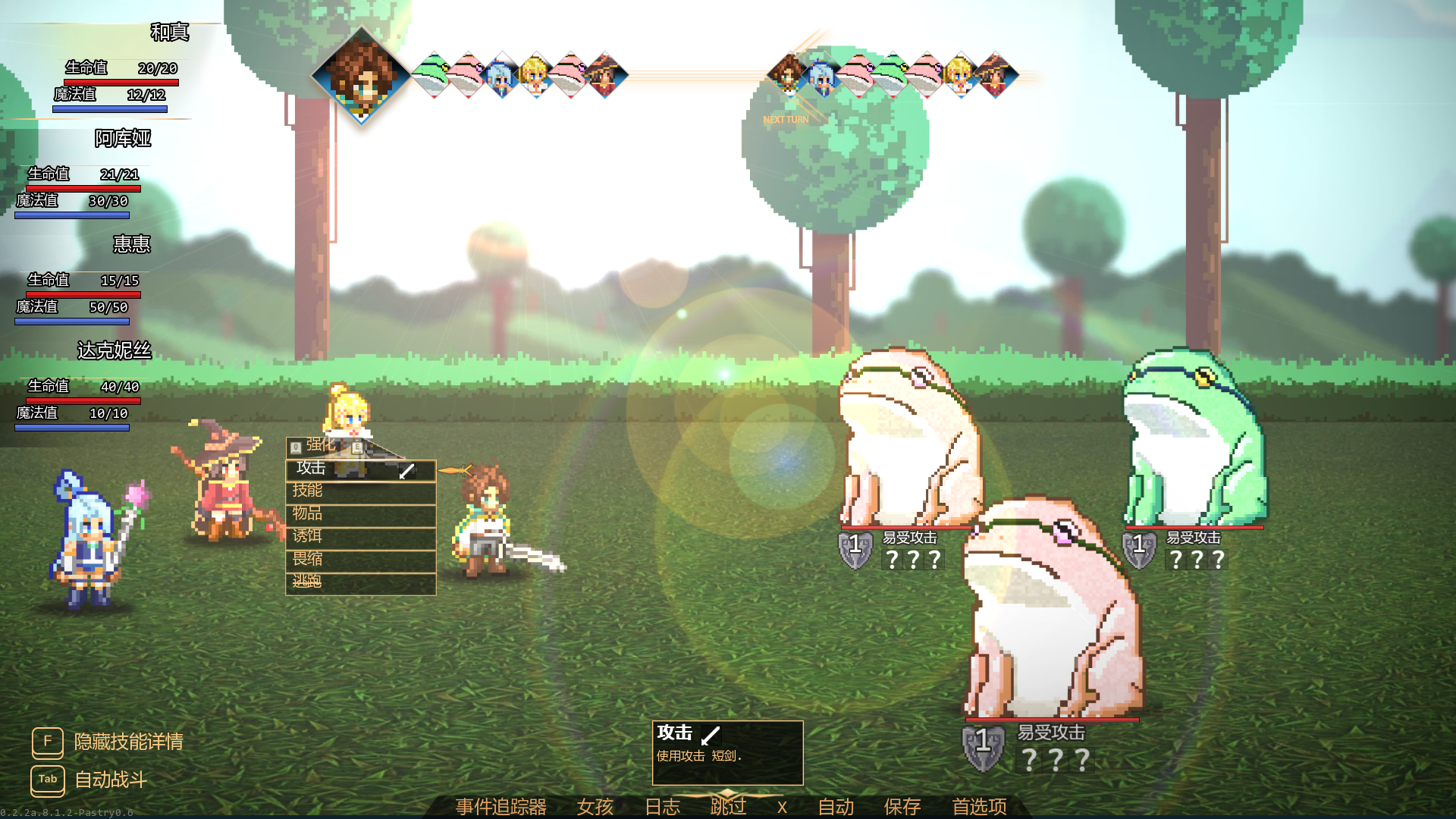
Task: Click 保存 to save the game
Action: [x=902, y=806]
